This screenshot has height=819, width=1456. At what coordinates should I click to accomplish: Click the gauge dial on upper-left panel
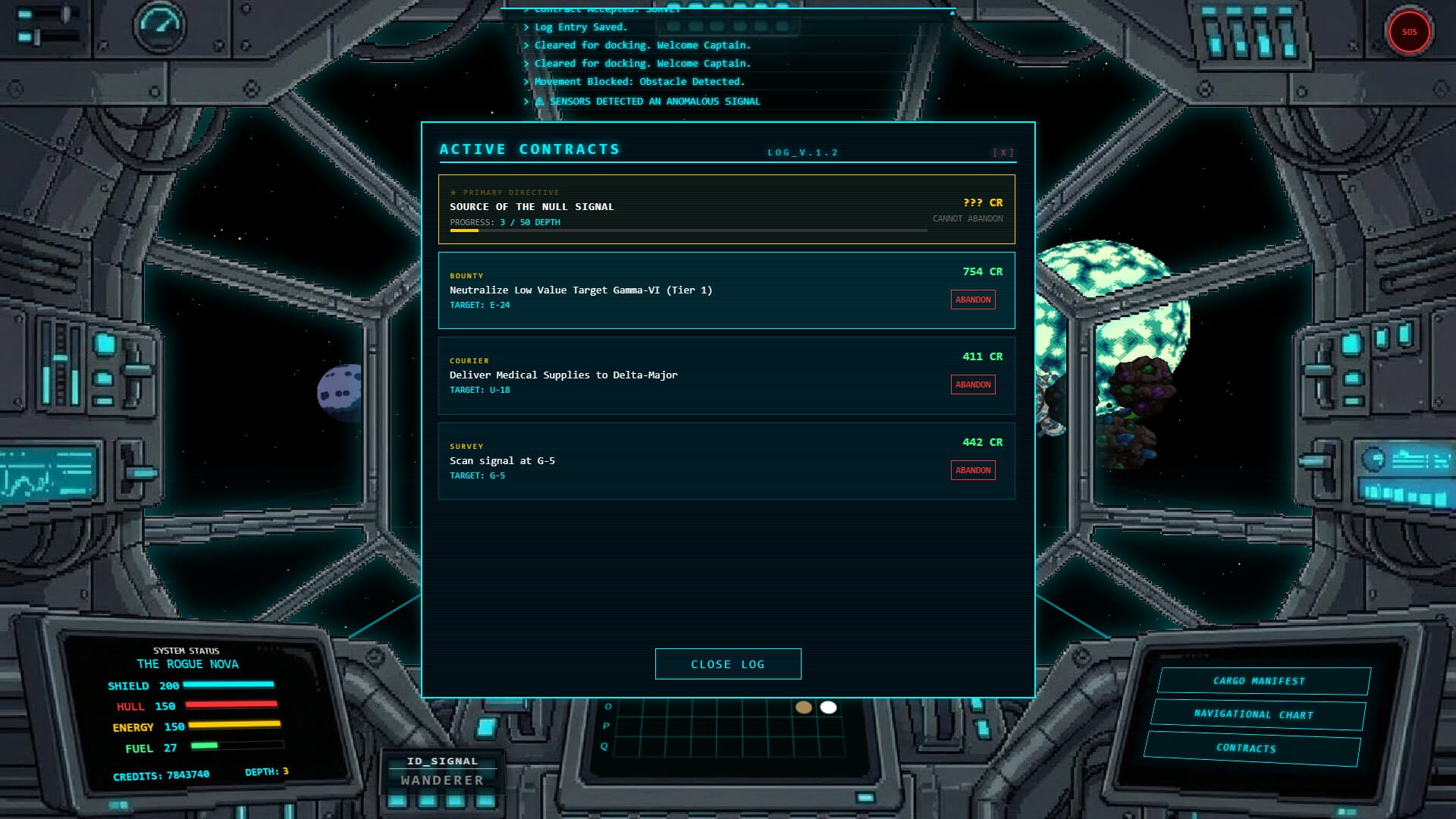tap(159, 27)
